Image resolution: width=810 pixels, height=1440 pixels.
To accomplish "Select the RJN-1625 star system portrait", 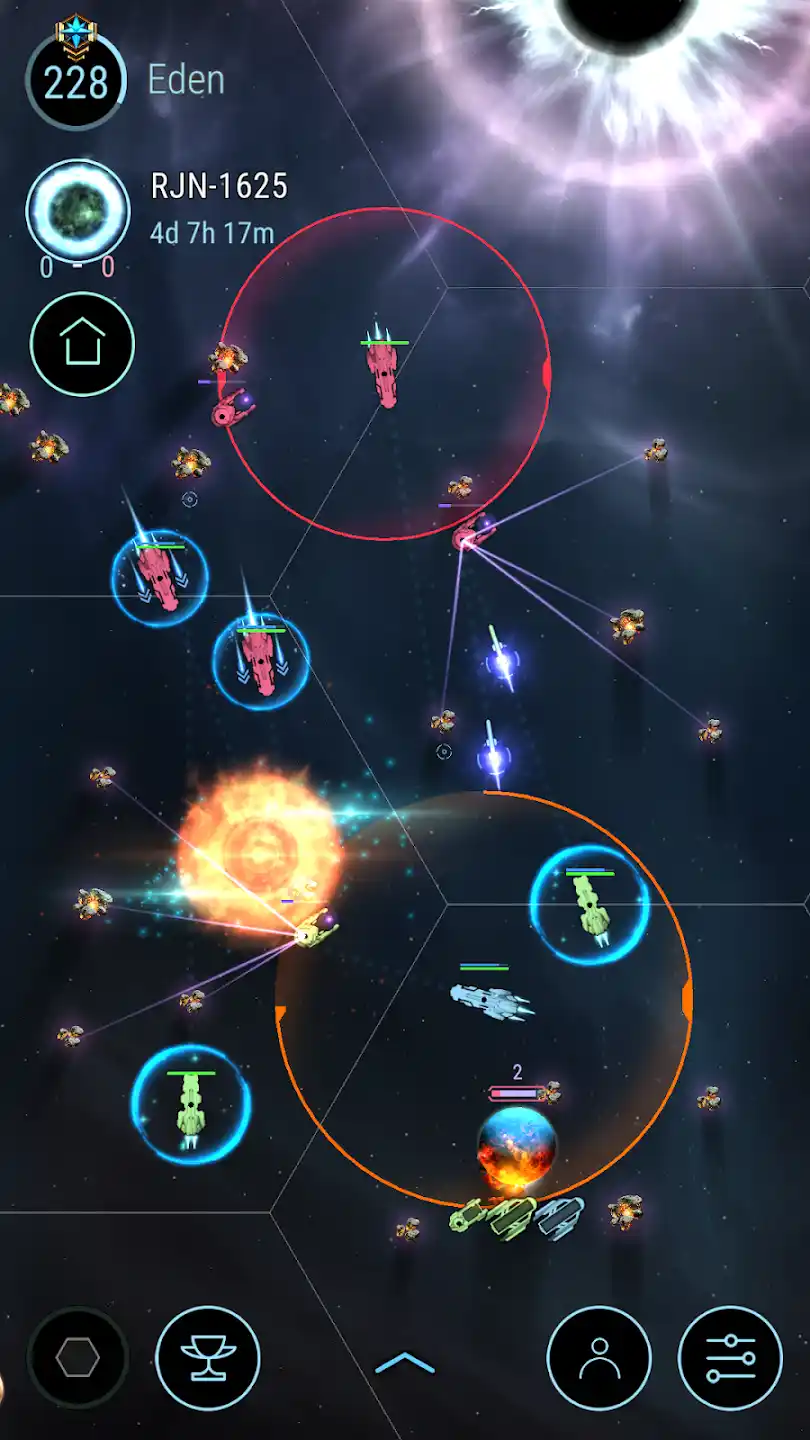I will pyautogui.click(x=77, y=210).
